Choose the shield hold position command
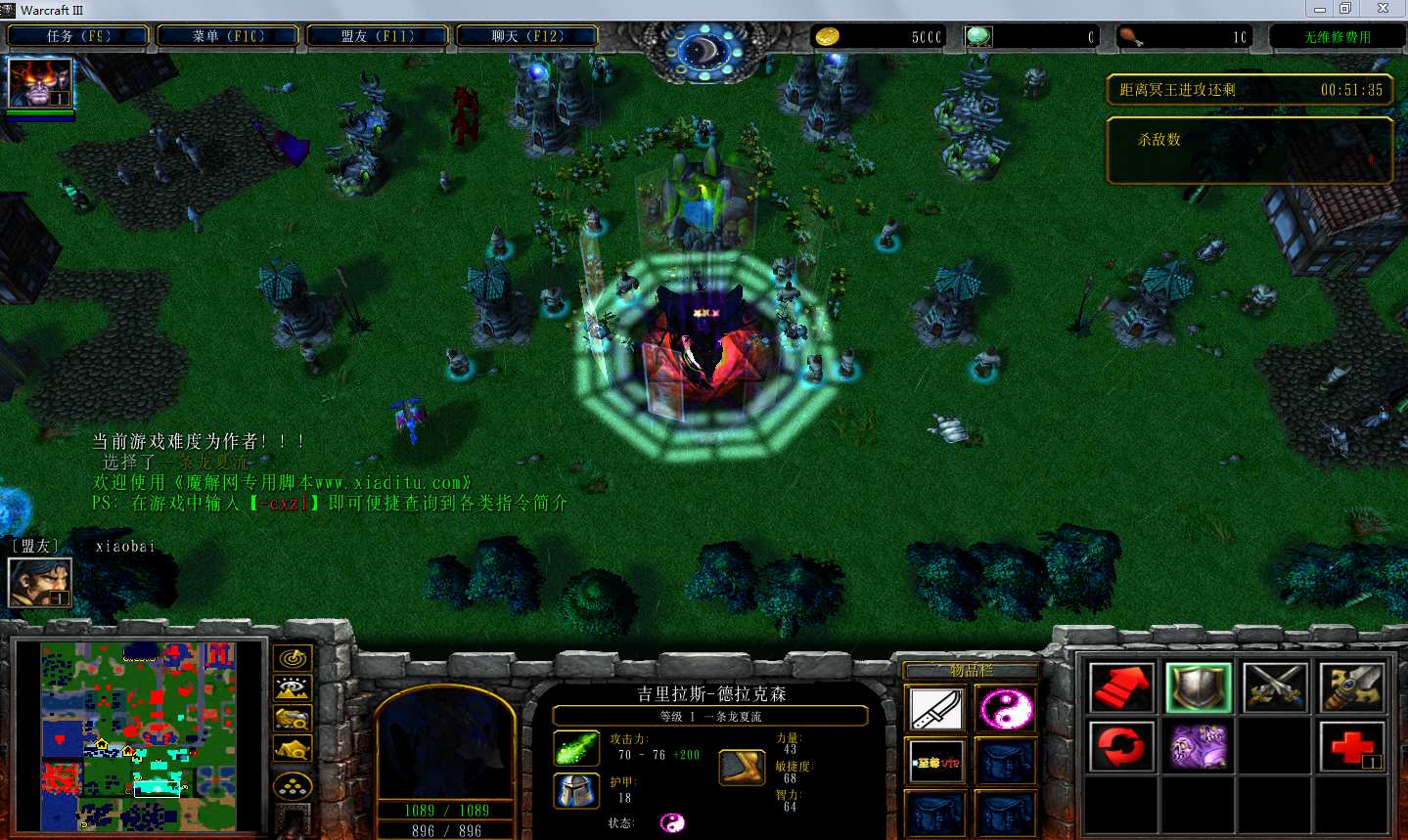 tap(1199, 687)
